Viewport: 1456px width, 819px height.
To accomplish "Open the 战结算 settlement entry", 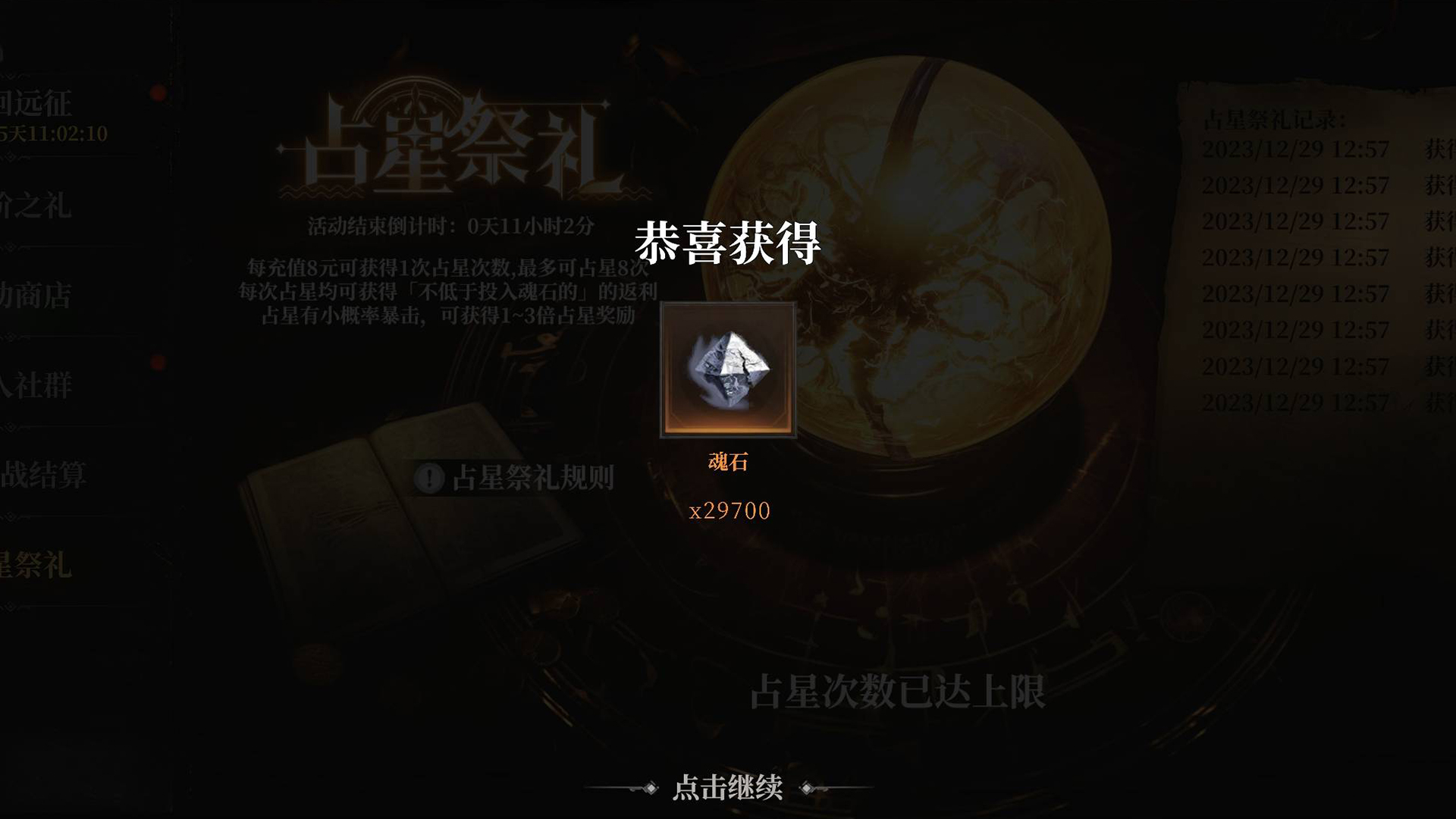I will 42,475.
